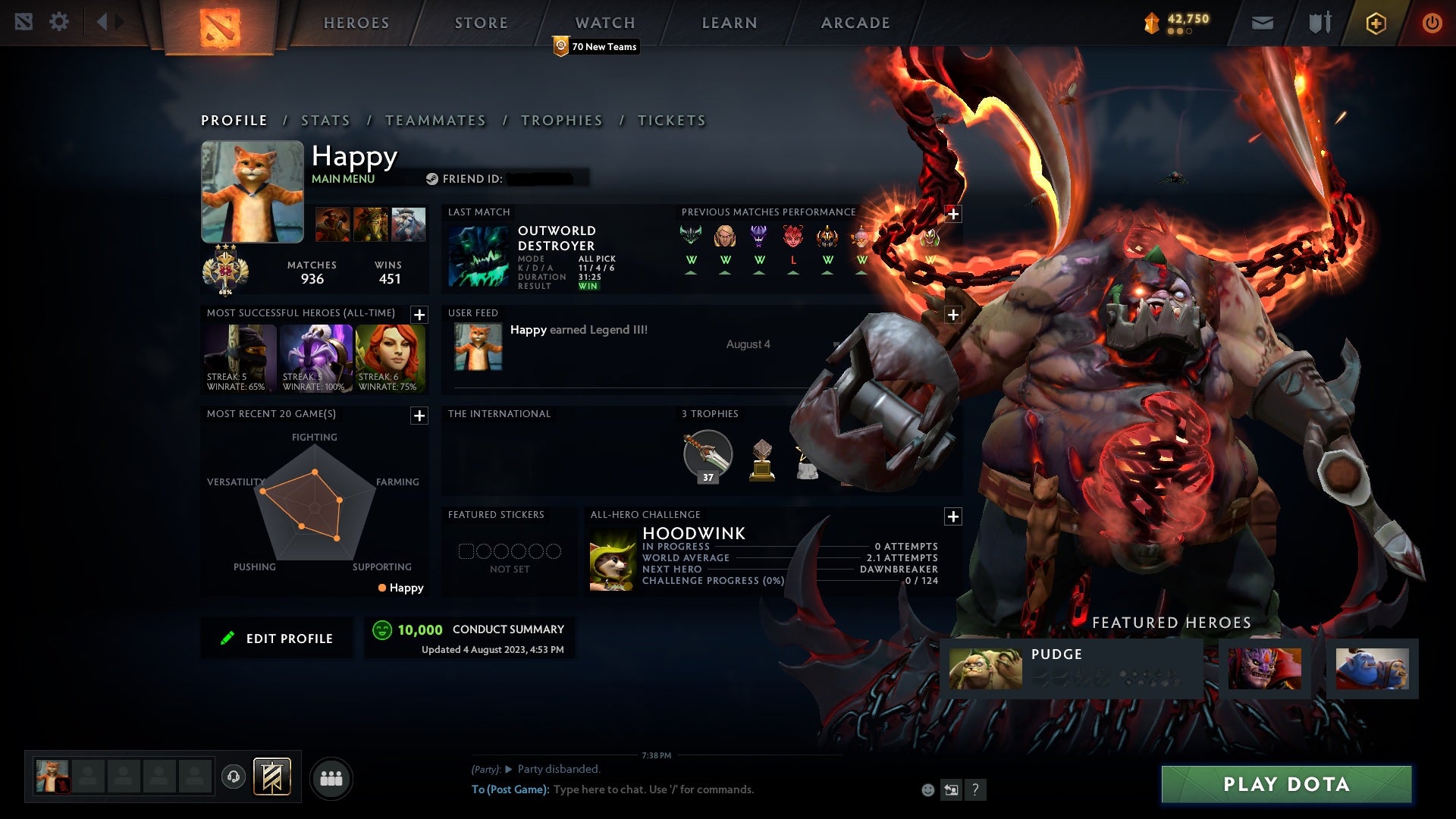Image resolution: width=1456 pixels, height=819 pixels.
Task: Open Dota Plus via the gold hexagon icon
Action: click(x=1376, y=22)
